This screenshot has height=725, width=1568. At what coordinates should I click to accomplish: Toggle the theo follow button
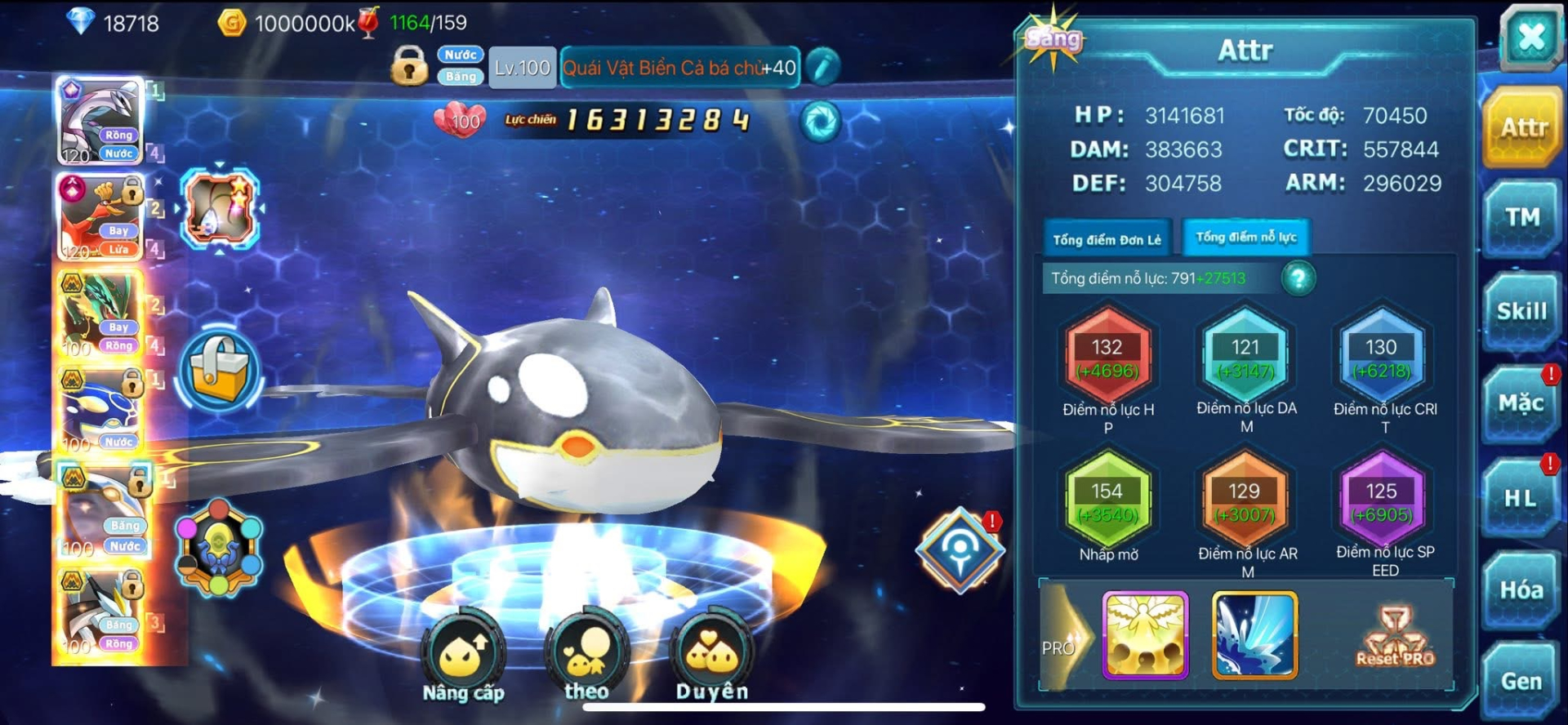pyautogui.click(x=586, y=656)
